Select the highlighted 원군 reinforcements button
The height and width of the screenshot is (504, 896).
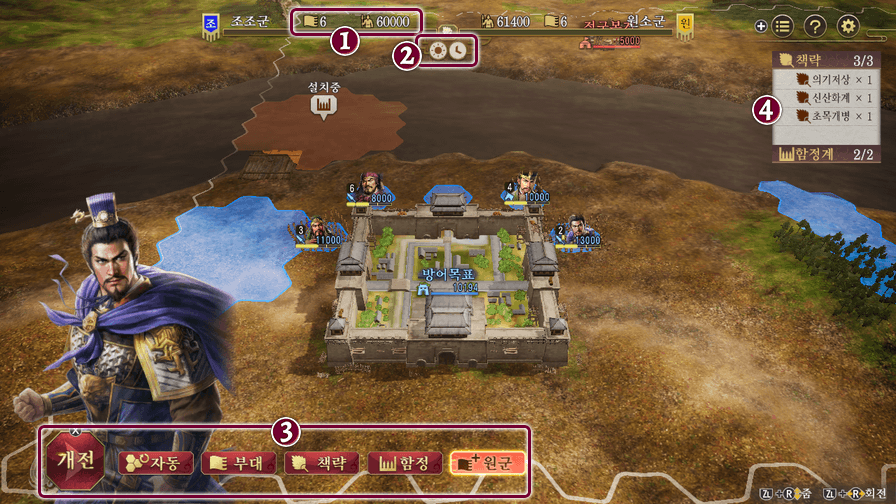(487, 463)
